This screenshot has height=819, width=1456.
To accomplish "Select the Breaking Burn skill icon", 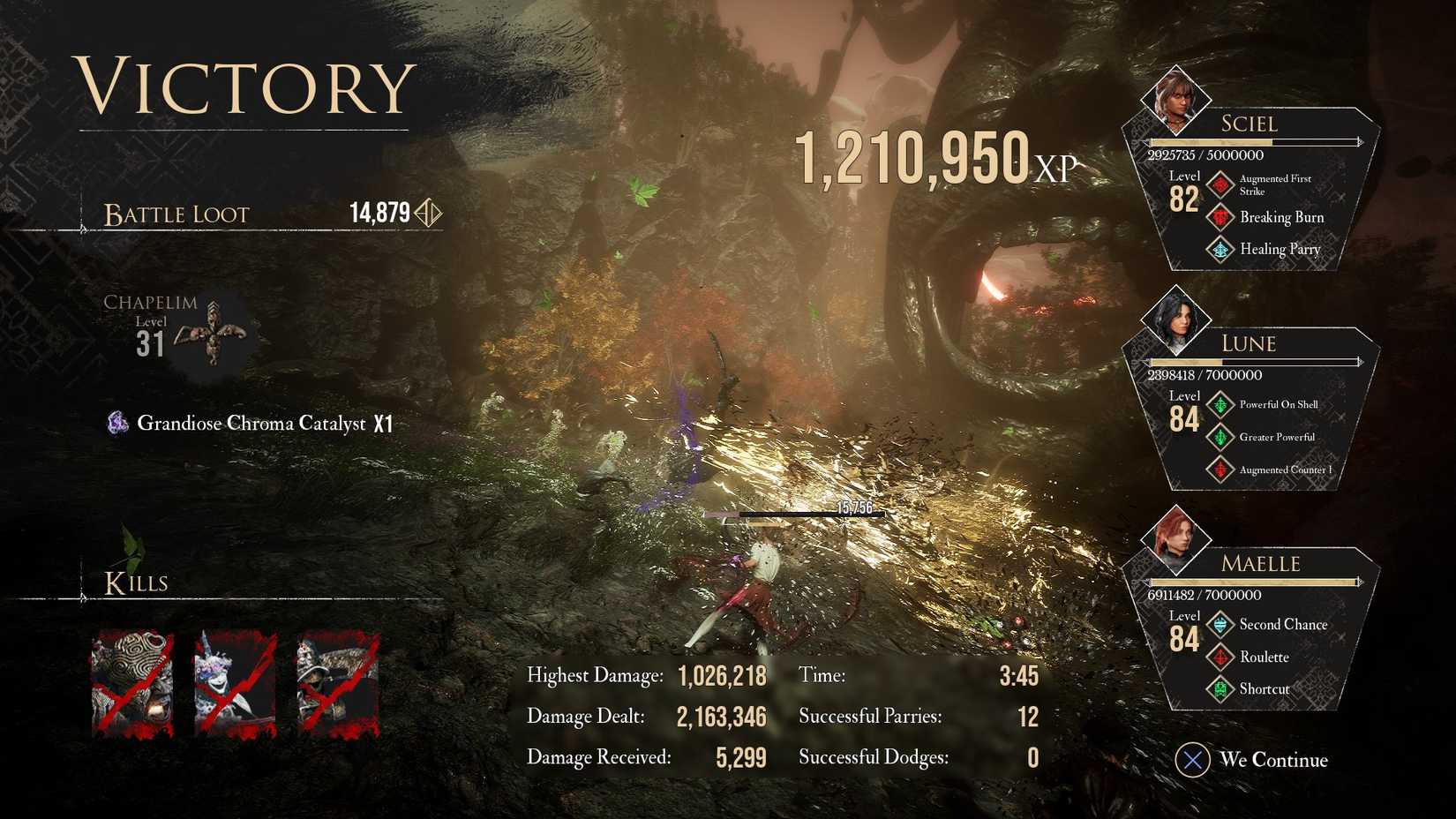I will [x=1220, y=217].
